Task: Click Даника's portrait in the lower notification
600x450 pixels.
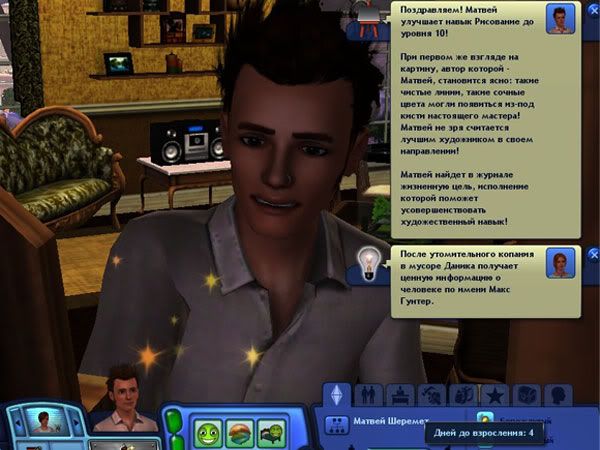Action: (x=560, y=263)
